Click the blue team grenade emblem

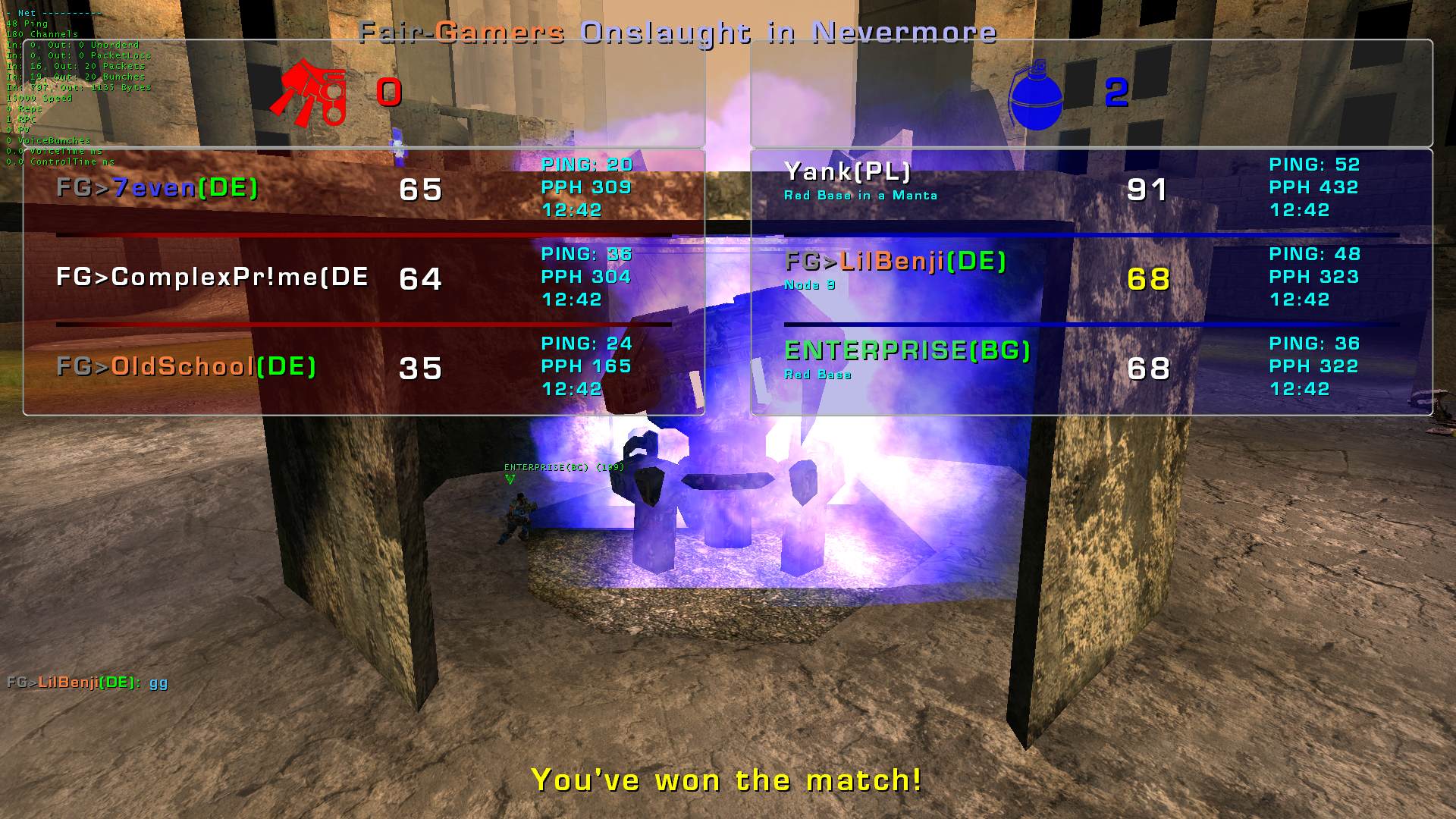tap(1036, 96)
